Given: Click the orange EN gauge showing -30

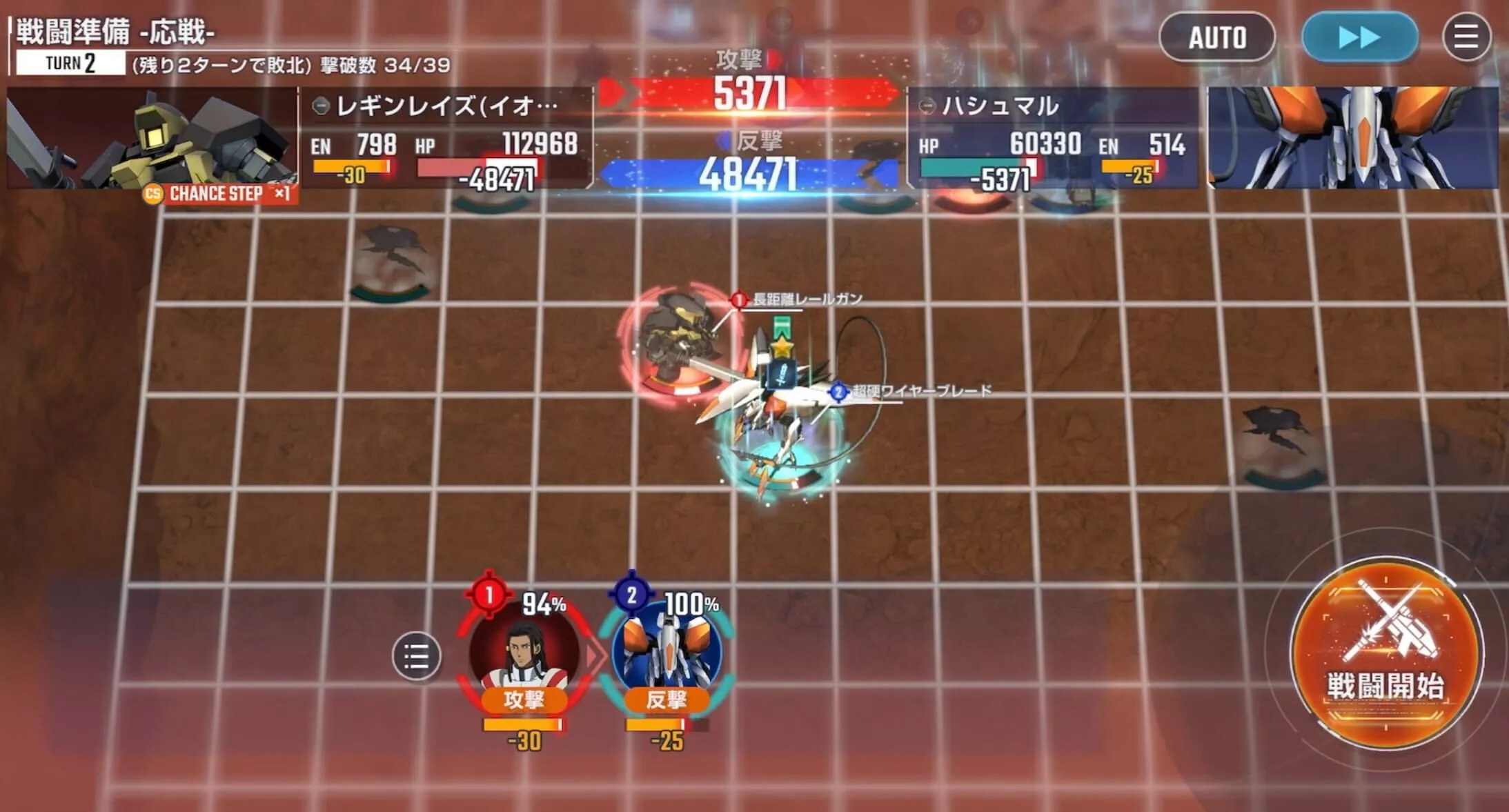Looking at the screenshot, I should (x=351, y=166).
